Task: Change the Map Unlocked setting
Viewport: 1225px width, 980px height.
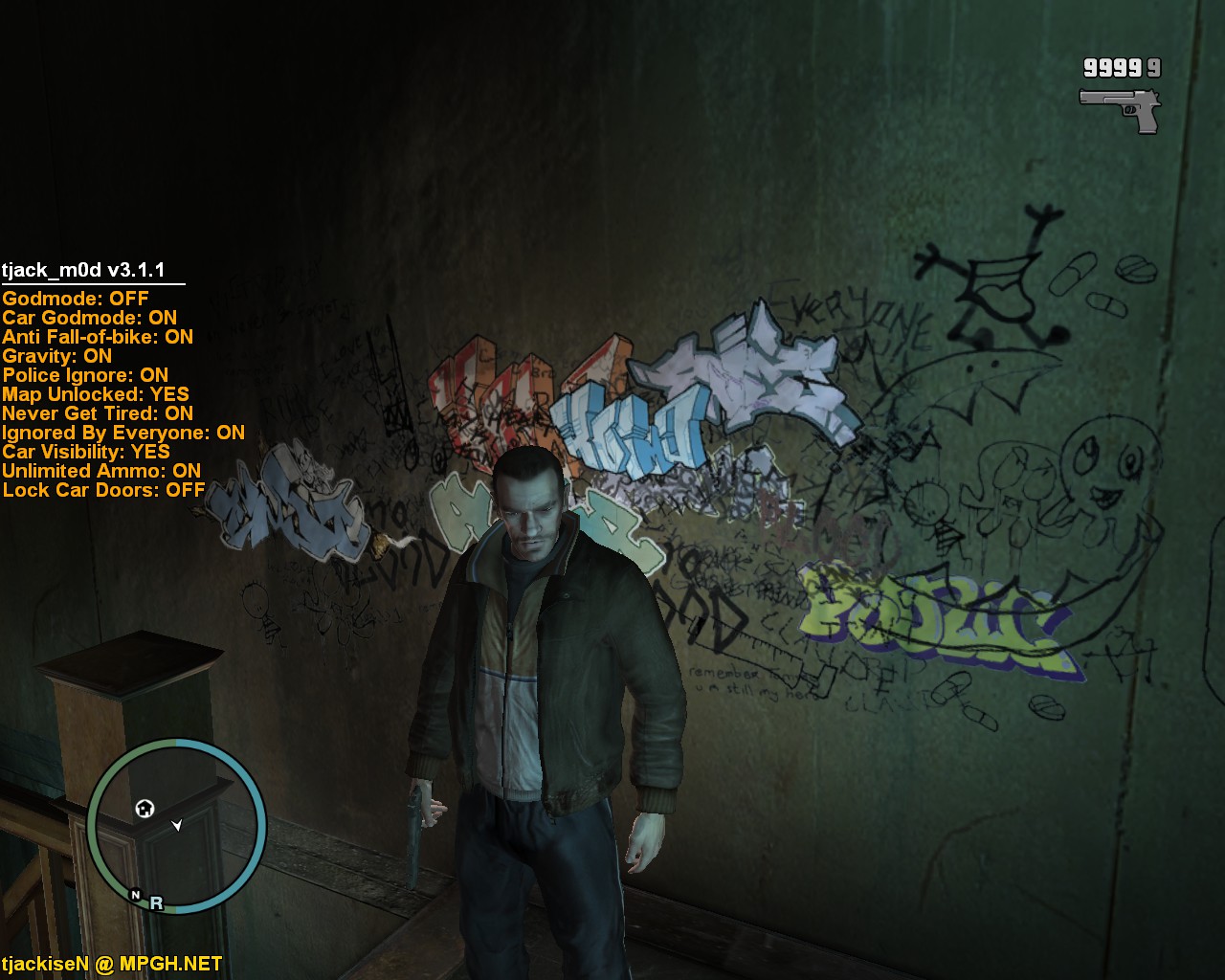Action: (96, 394)
